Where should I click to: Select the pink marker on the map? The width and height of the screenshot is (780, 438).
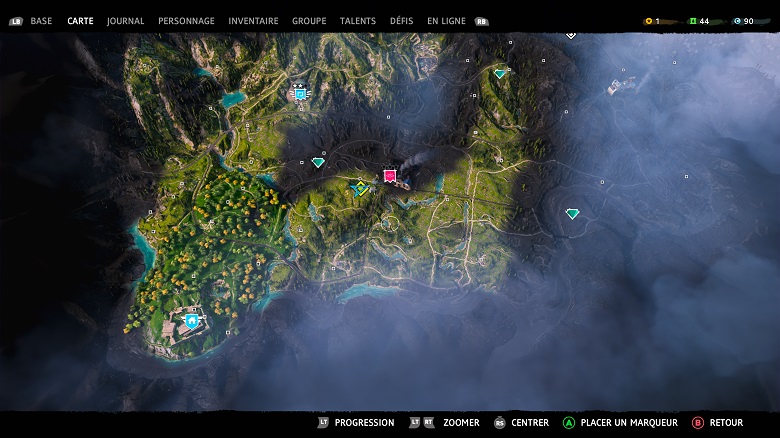[390, 176]
